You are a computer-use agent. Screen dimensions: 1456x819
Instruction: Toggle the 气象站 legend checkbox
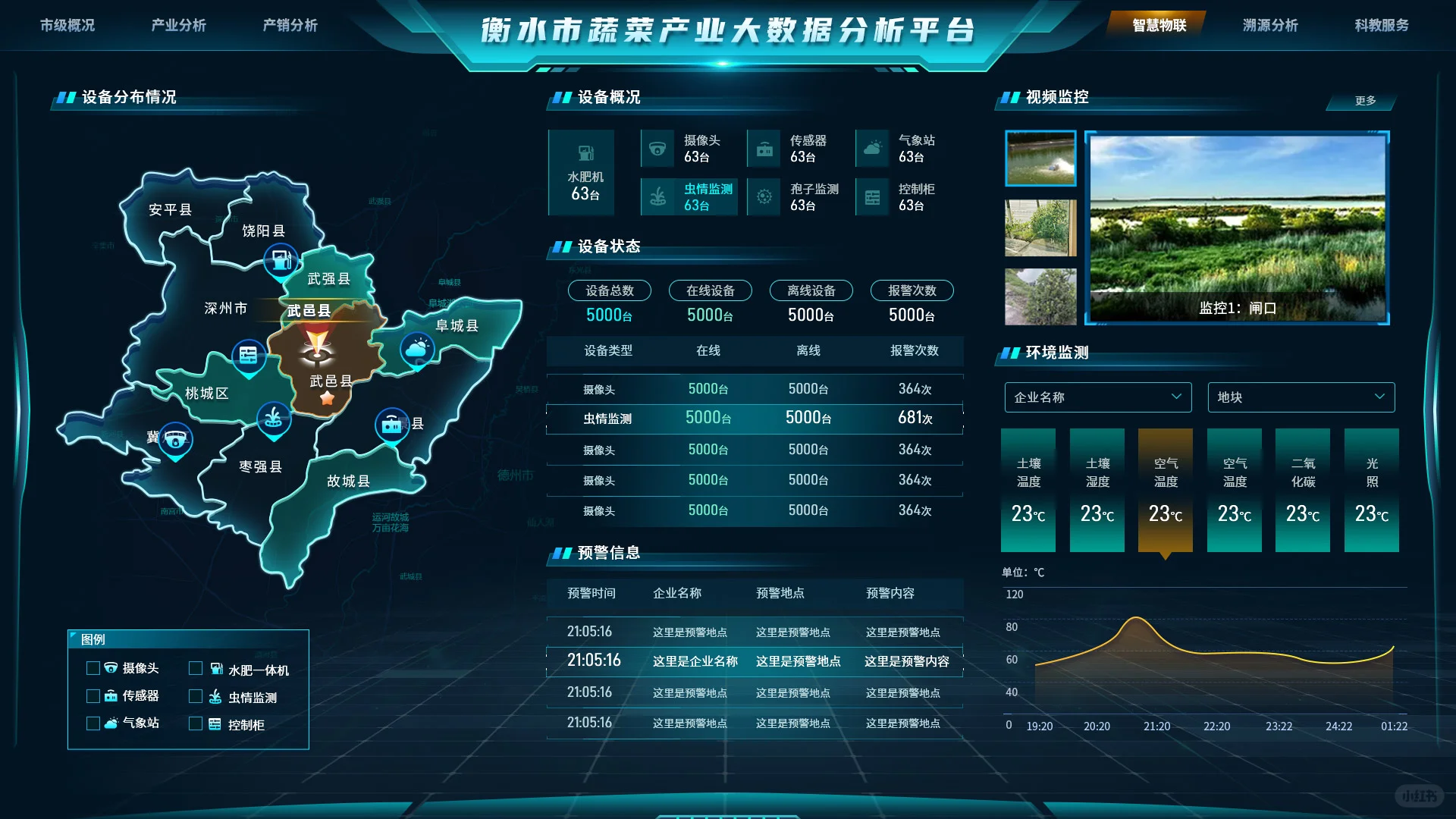94,723
